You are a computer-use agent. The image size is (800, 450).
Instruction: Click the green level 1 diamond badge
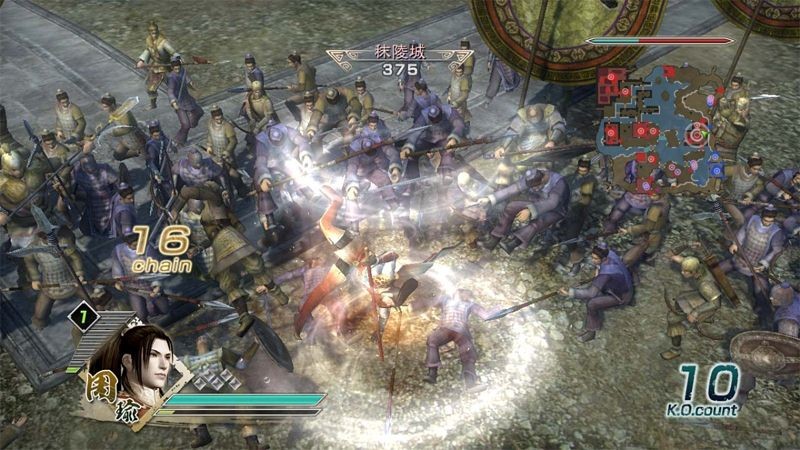point(86,319)
